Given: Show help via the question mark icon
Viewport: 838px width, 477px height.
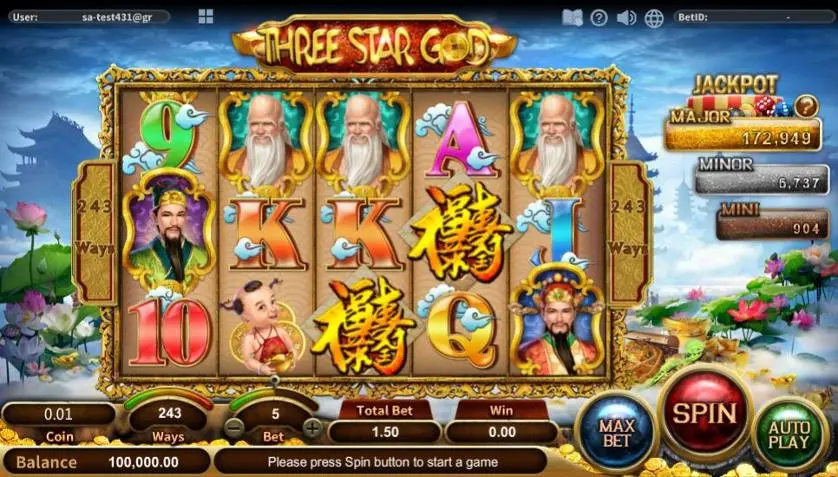Looking at the screenshot, I should [599, 17].
